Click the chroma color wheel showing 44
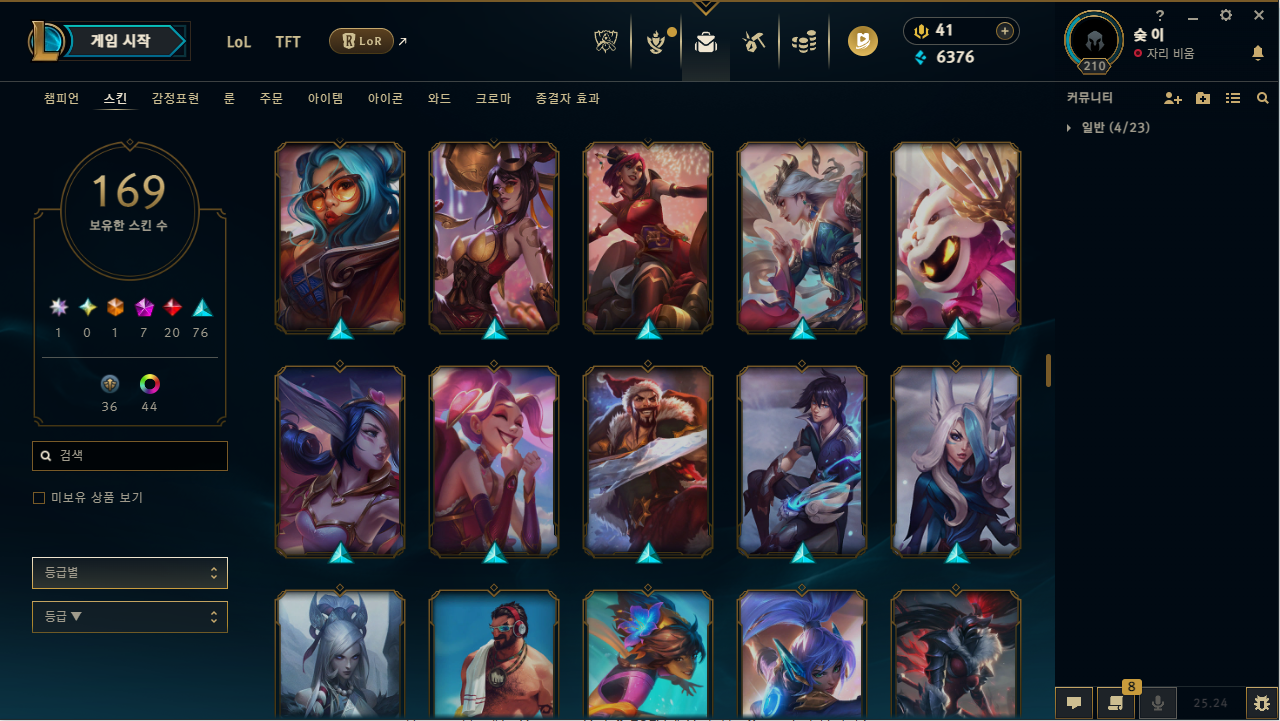 pyautogui.click(x=149, y=383)
